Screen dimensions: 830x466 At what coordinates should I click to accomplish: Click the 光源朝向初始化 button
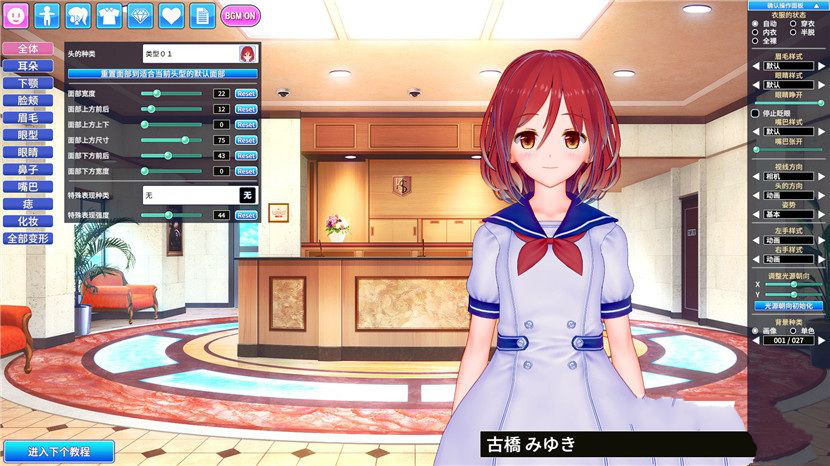point(788,305)
